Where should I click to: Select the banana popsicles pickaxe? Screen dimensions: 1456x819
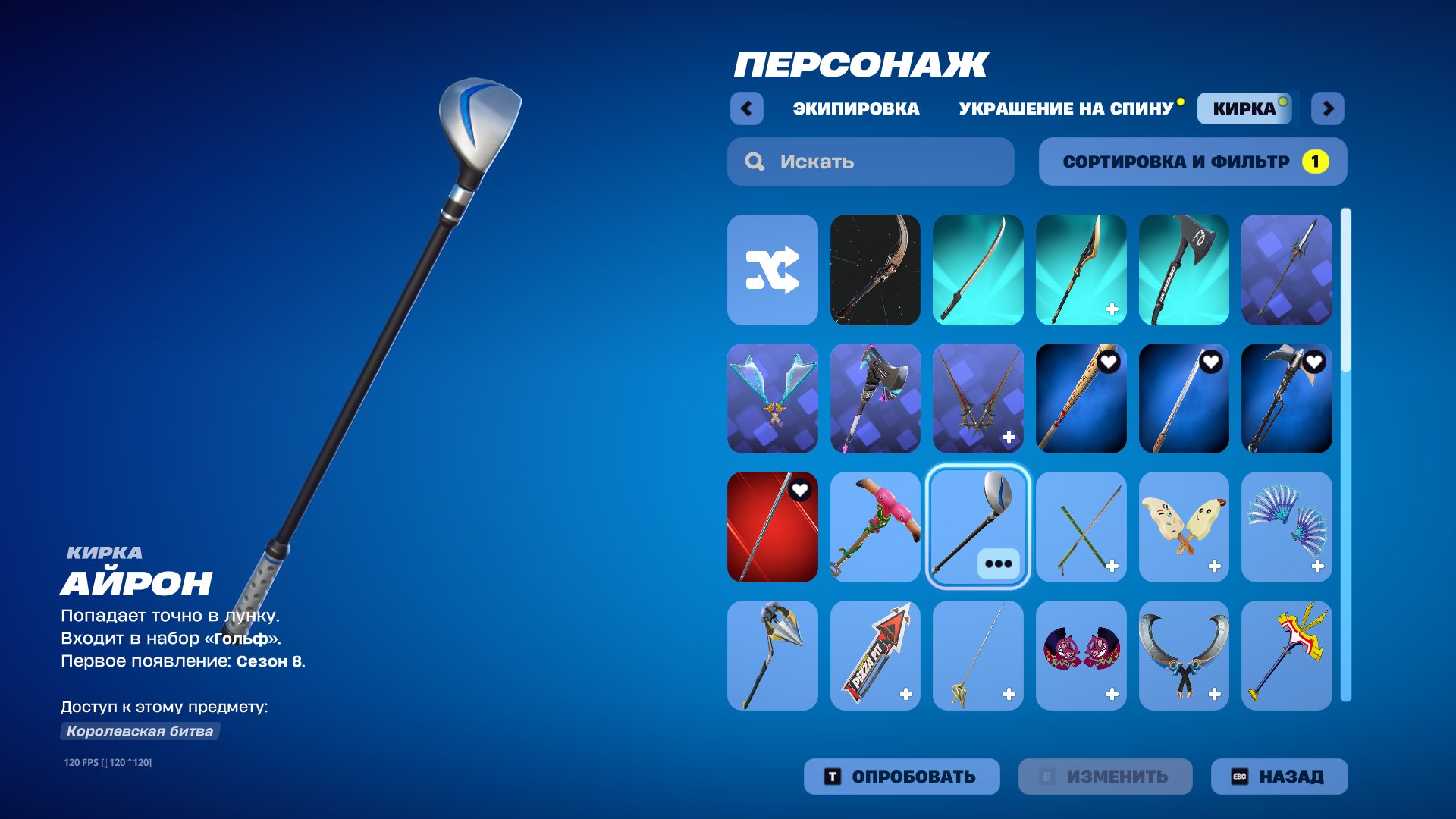pos(1184,527)
